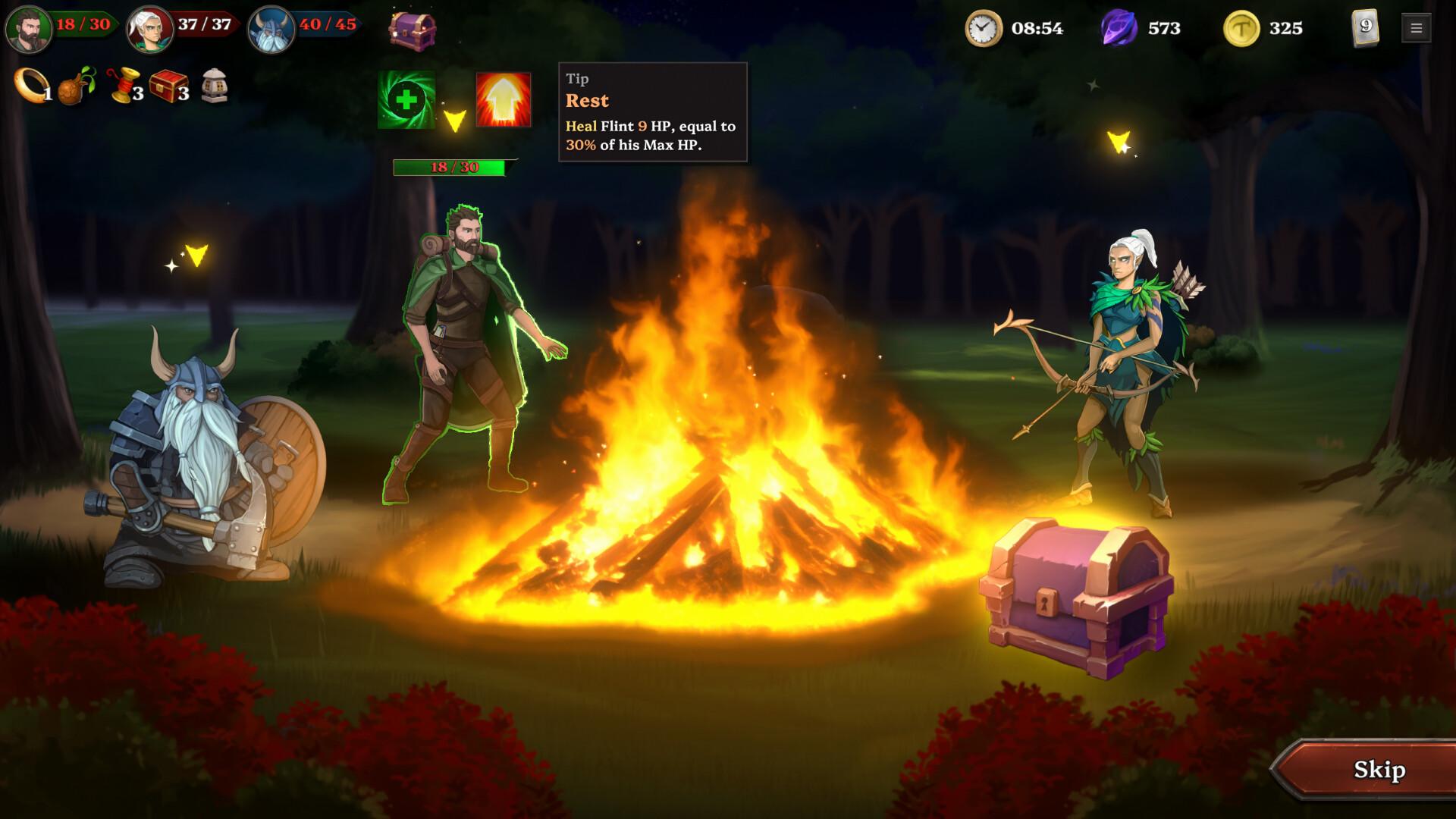Image resolution: width=1456 pixels, height=819 pixels.
Task: Inspect the sprouting seed pouch relic
Action: point(76,86)
